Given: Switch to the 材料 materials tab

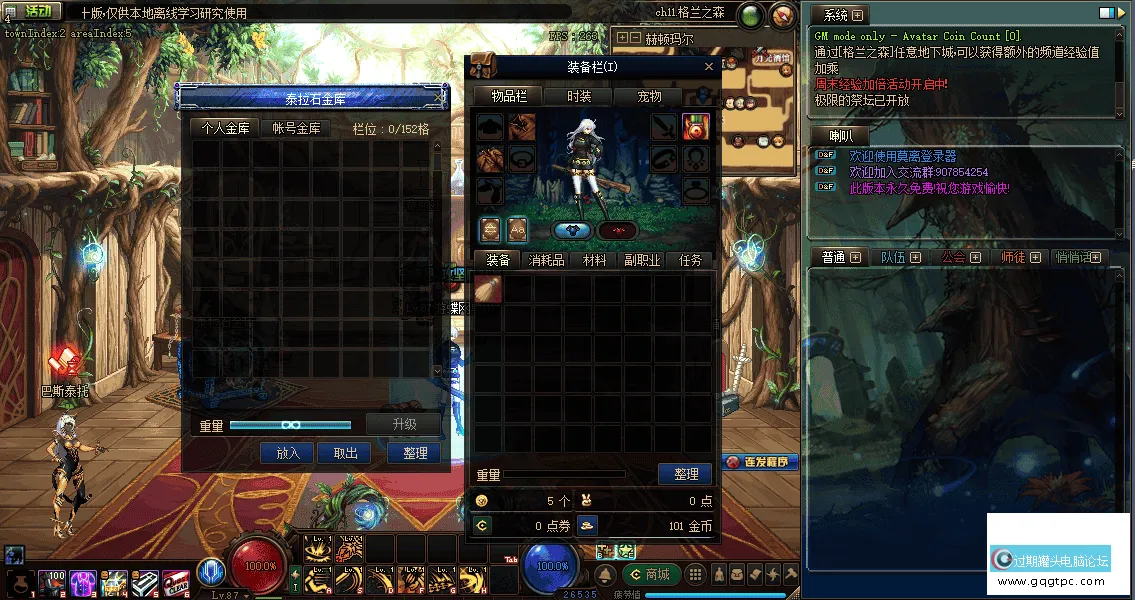Looking at the screenshot, I should tap(594, 260).
